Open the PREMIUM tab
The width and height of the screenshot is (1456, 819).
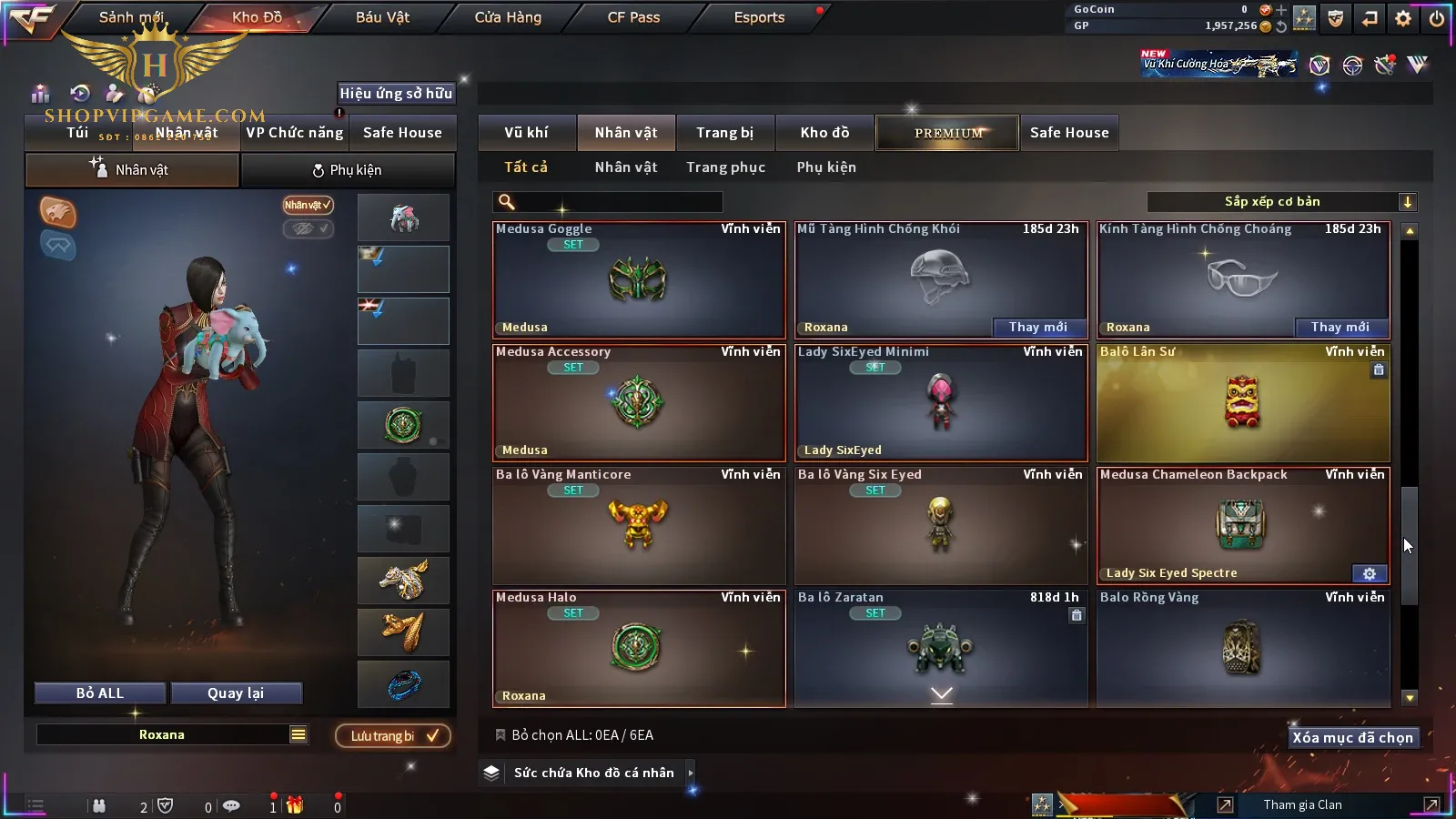[947, 133]
